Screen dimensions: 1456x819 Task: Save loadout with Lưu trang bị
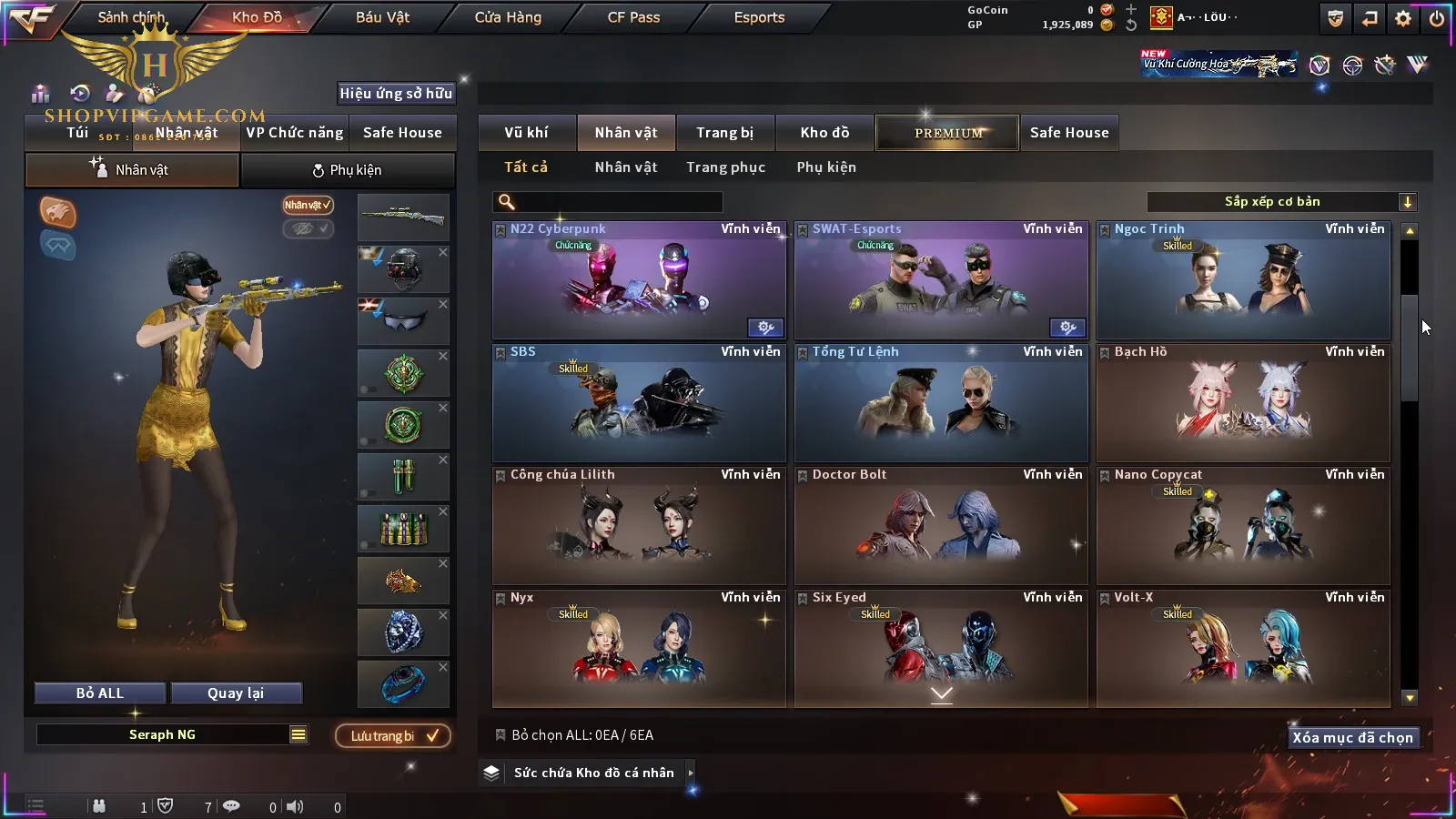393,735
